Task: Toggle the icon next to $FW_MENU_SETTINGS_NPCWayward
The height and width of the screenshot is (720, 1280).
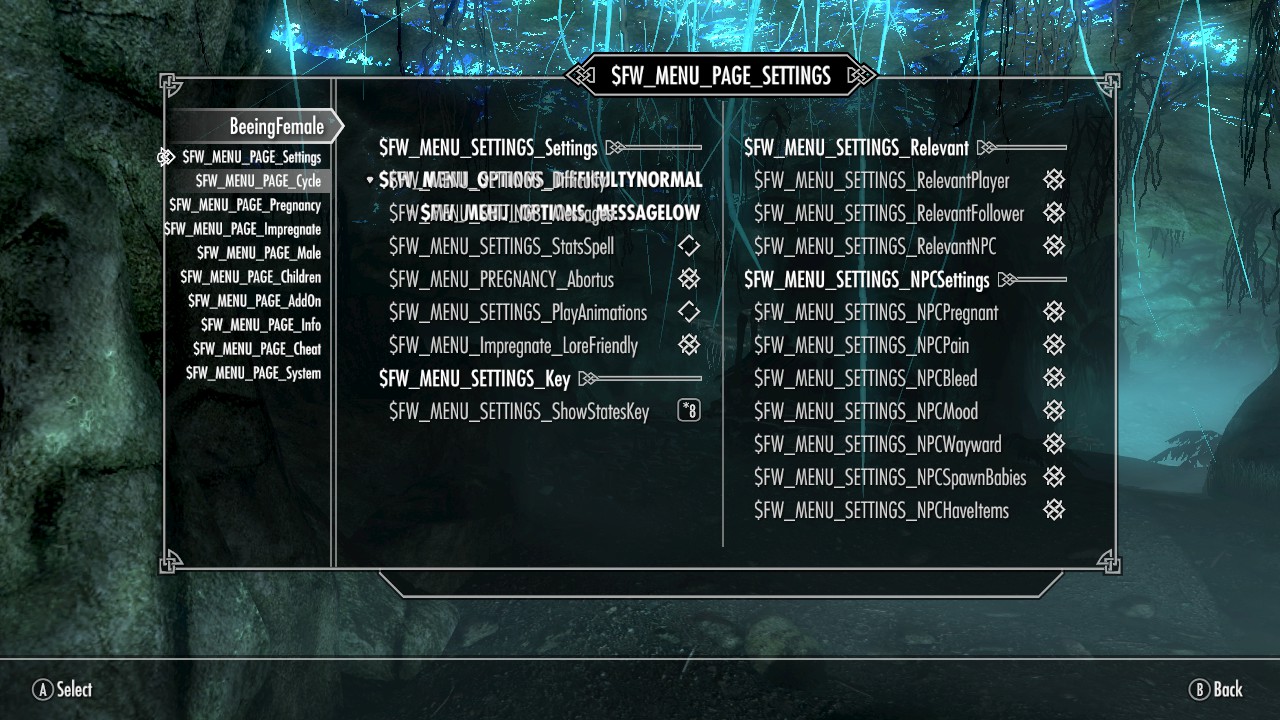Action: click(x=1054, y=444)
